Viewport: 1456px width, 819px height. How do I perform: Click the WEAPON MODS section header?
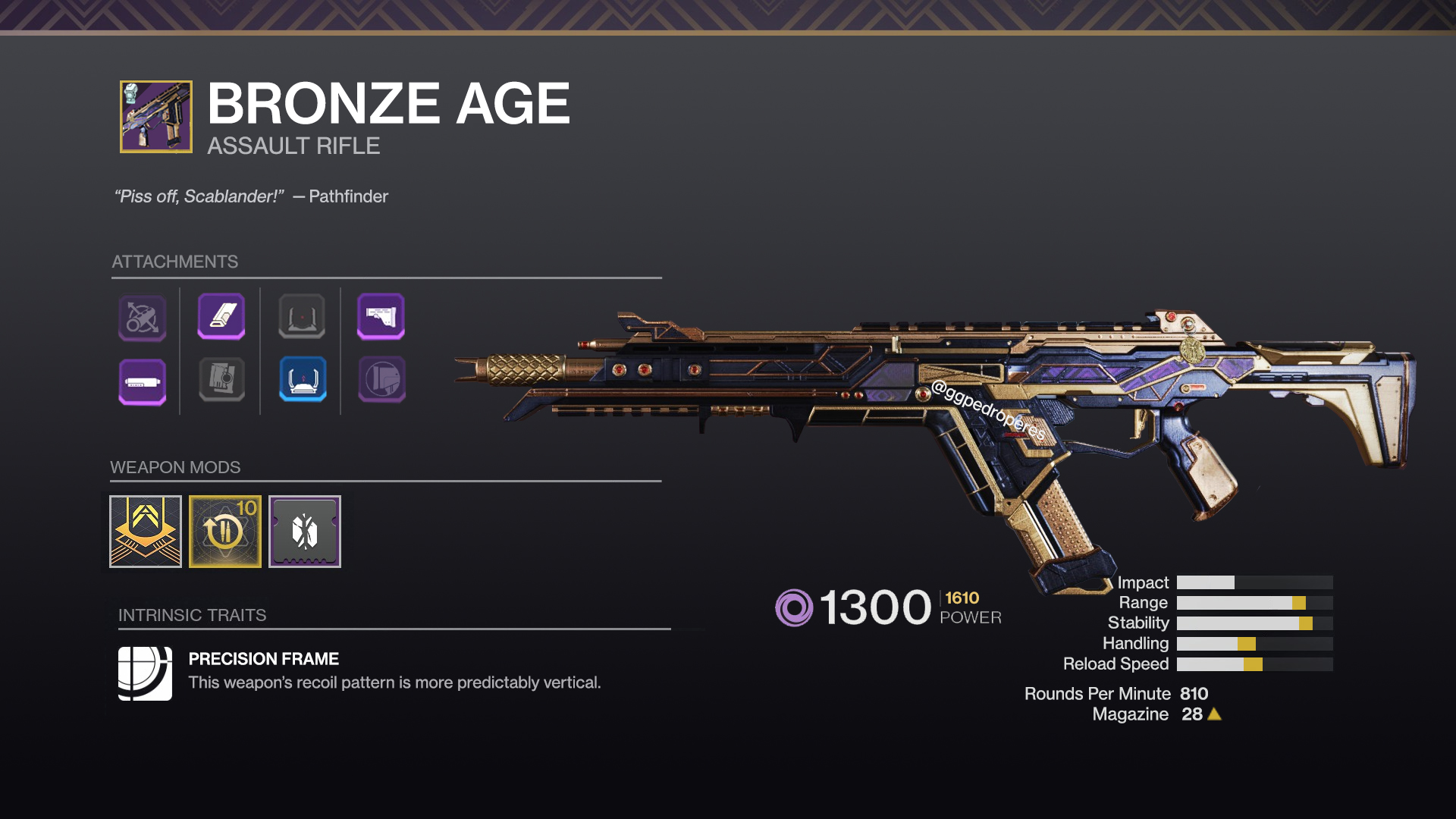(x=175, y=468)
